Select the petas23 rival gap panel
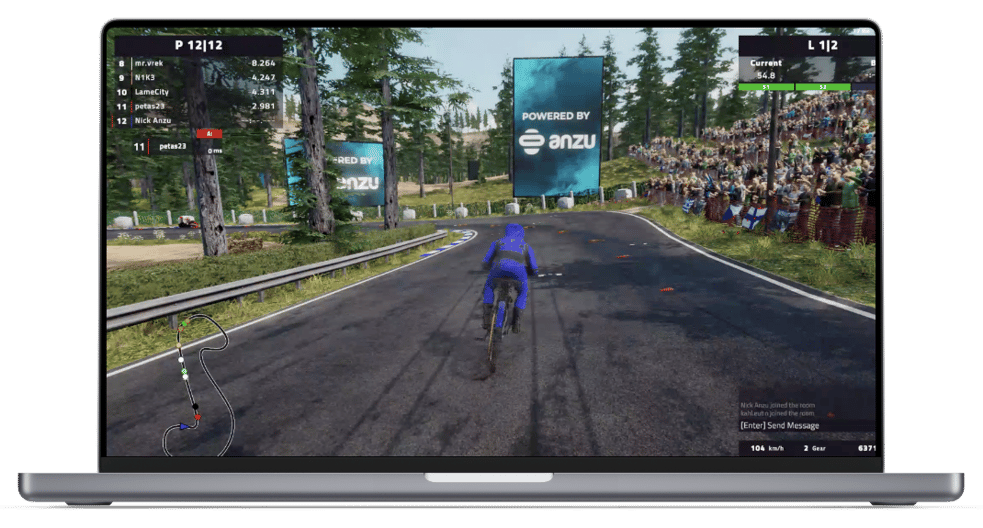This screenshot has width=983, height=528. pyautogui.click(x=177, y=147)
